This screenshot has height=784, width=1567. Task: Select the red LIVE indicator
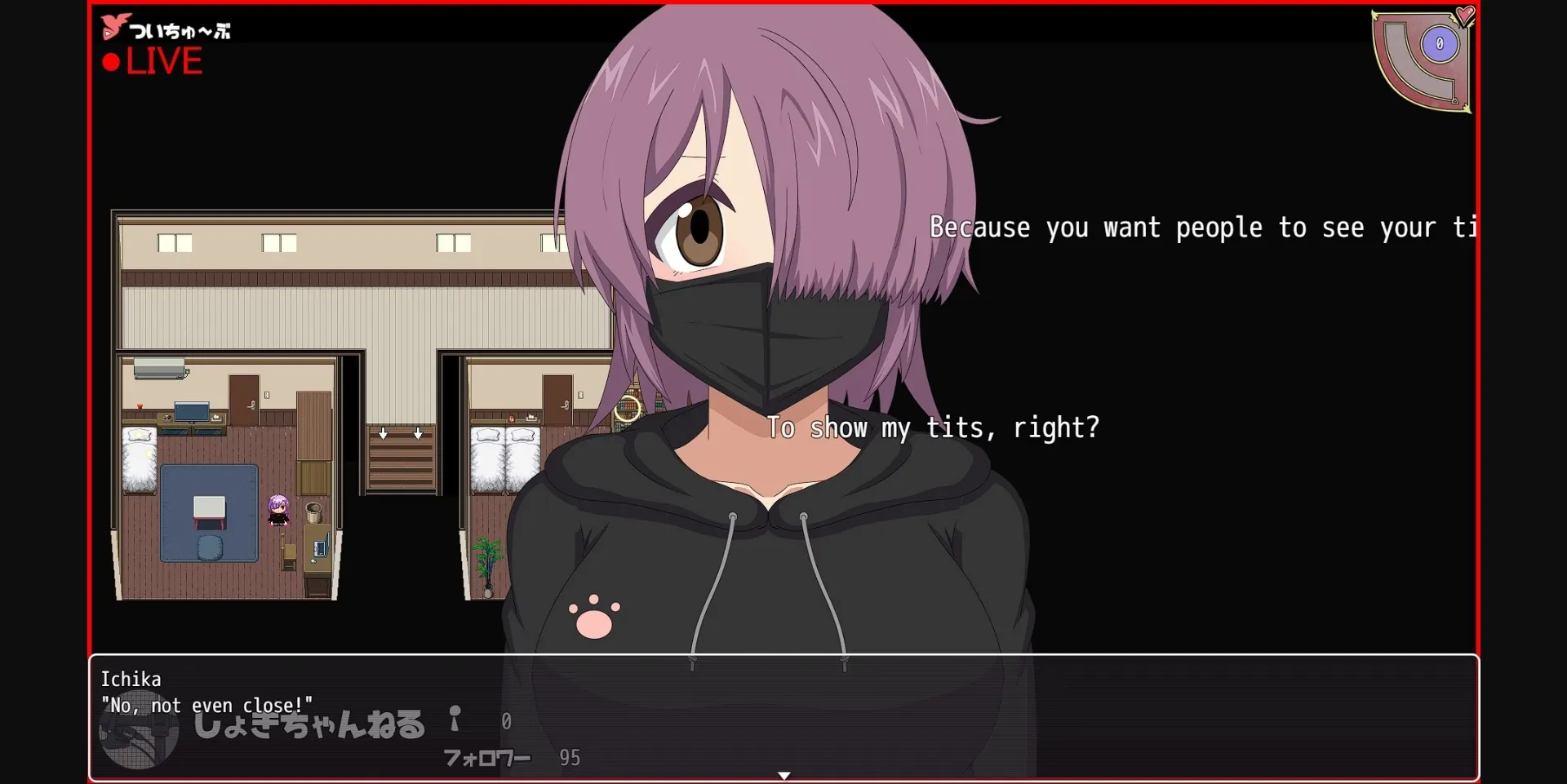(163, 60)
